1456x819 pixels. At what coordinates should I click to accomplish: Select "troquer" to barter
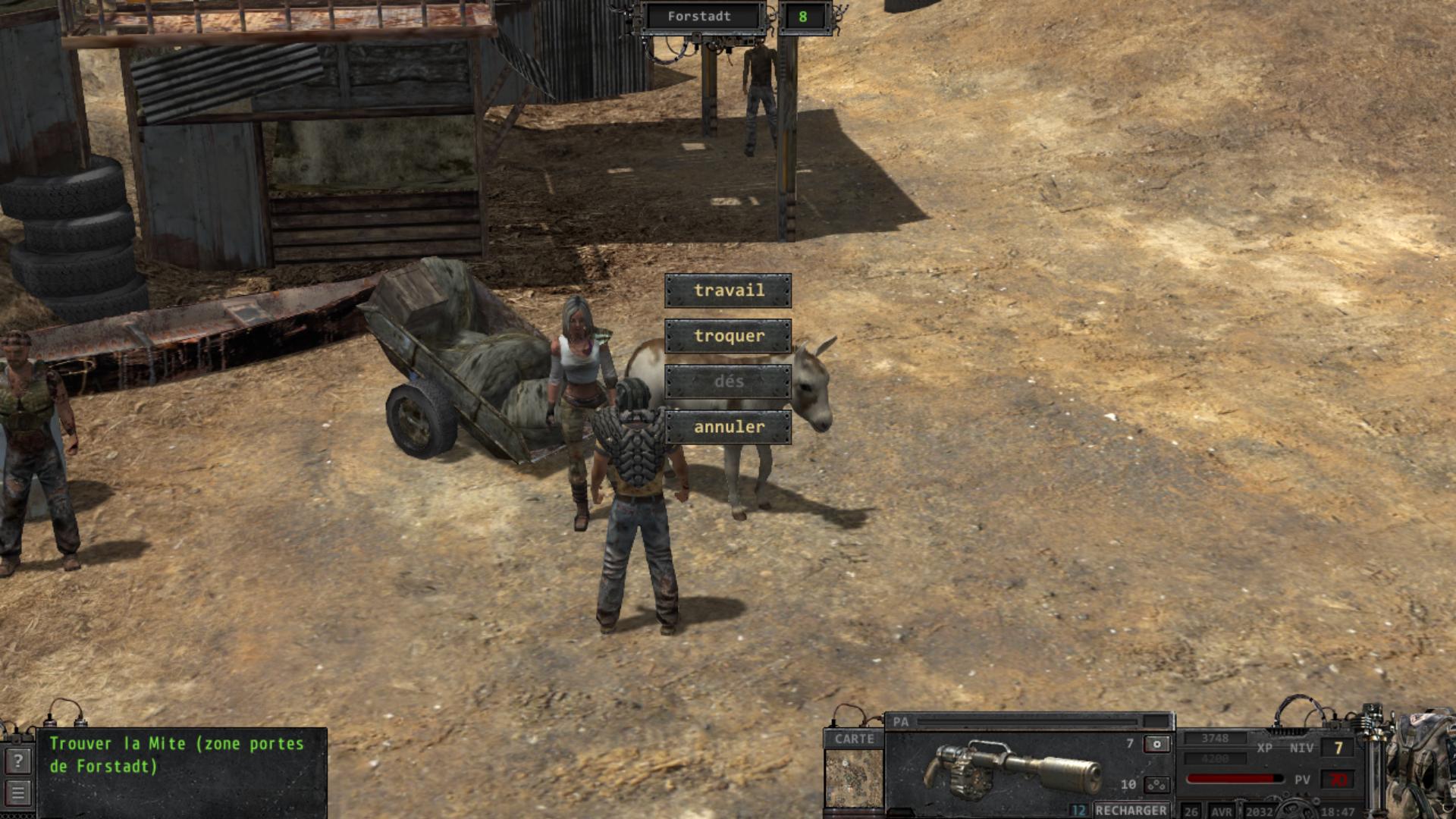[x=728, y=336]
